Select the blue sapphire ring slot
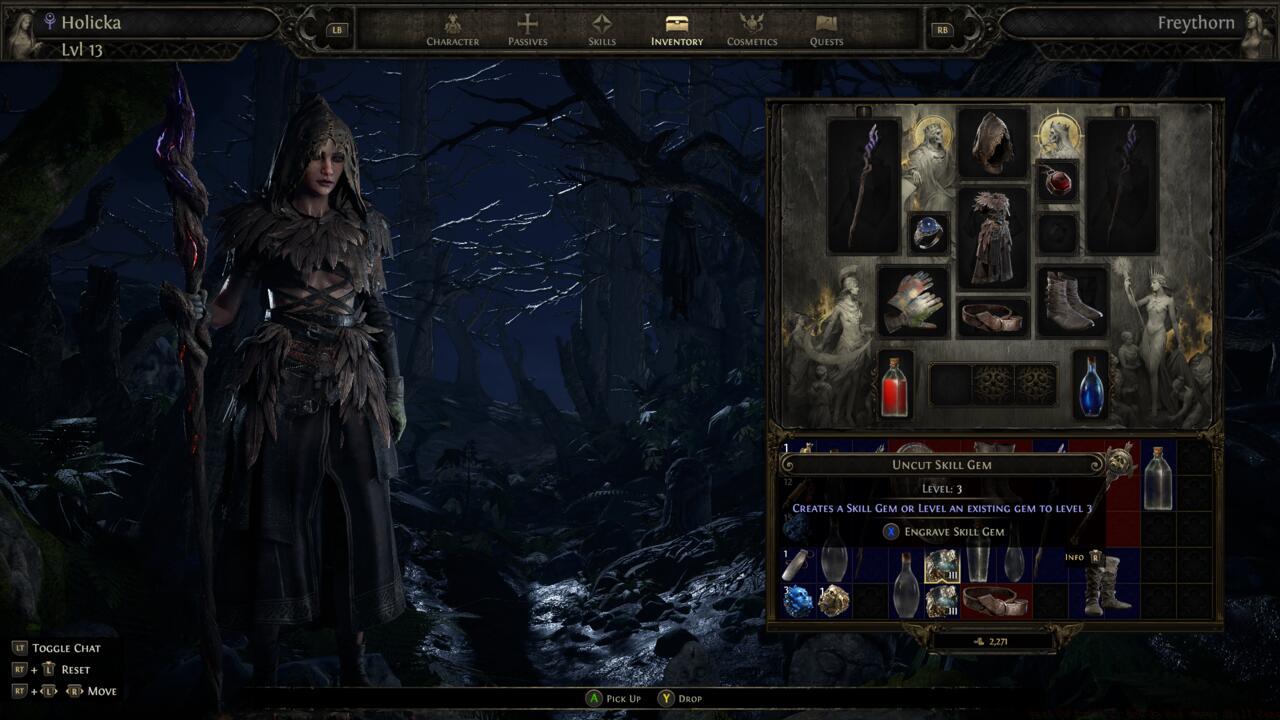Image resolution: width=1280 pixels, height=720 pixels. (929, 233)
